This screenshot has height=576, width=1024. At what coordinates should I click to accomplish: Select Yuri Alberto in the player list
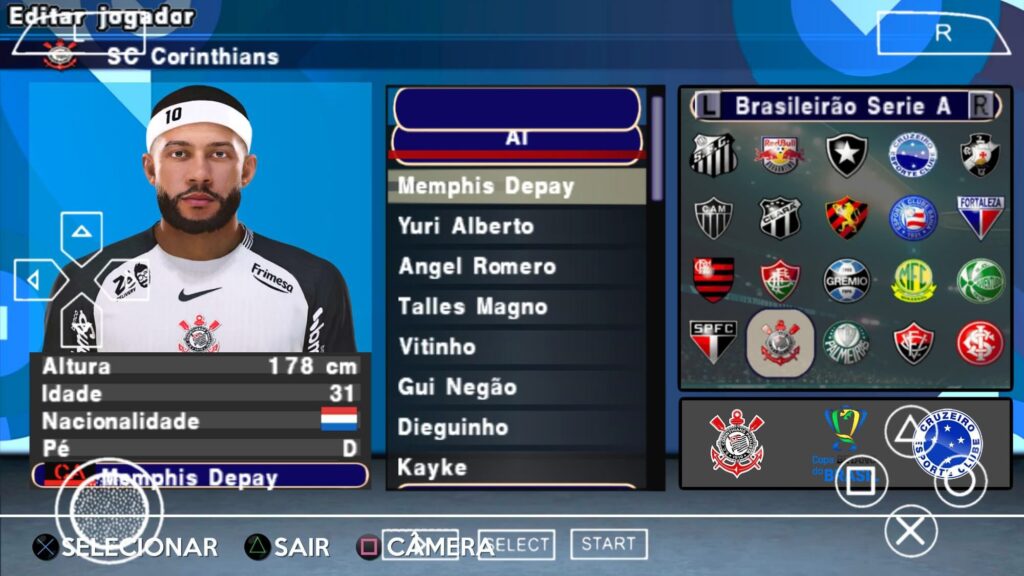tap(466, 226)
